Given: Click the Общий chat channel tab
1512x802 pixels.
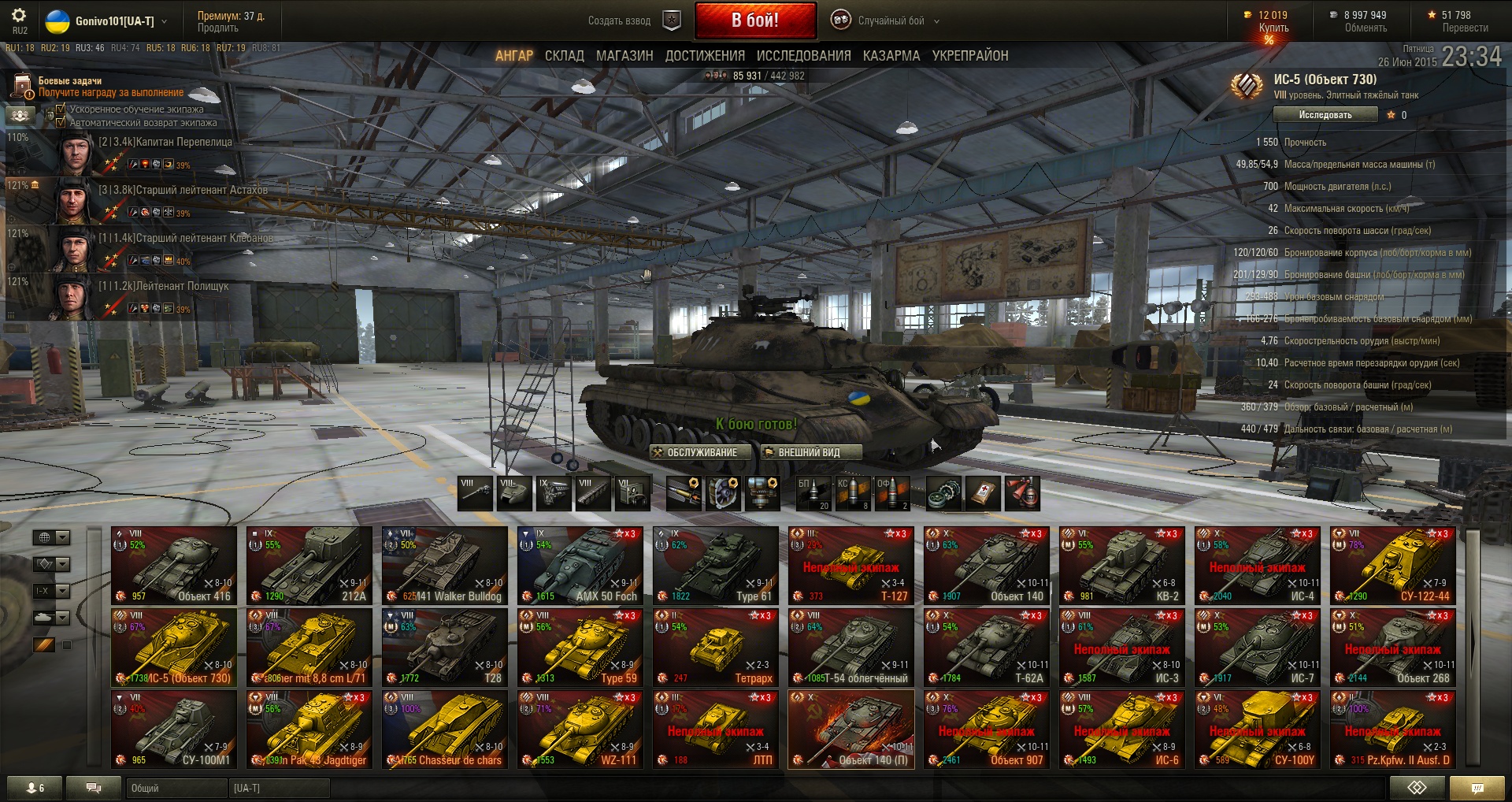Looking at the screenshot, I should tap(176, 788).
